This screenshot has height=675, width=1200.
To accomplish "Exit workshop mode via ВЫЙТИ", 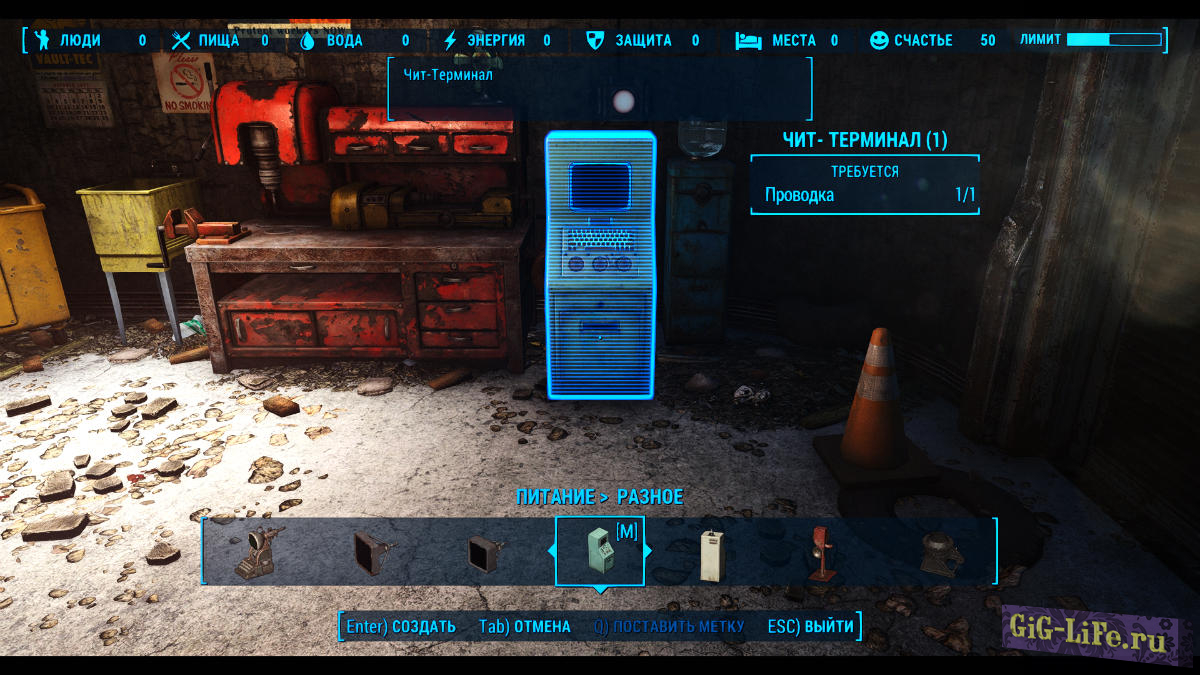I will coord(811,627).
